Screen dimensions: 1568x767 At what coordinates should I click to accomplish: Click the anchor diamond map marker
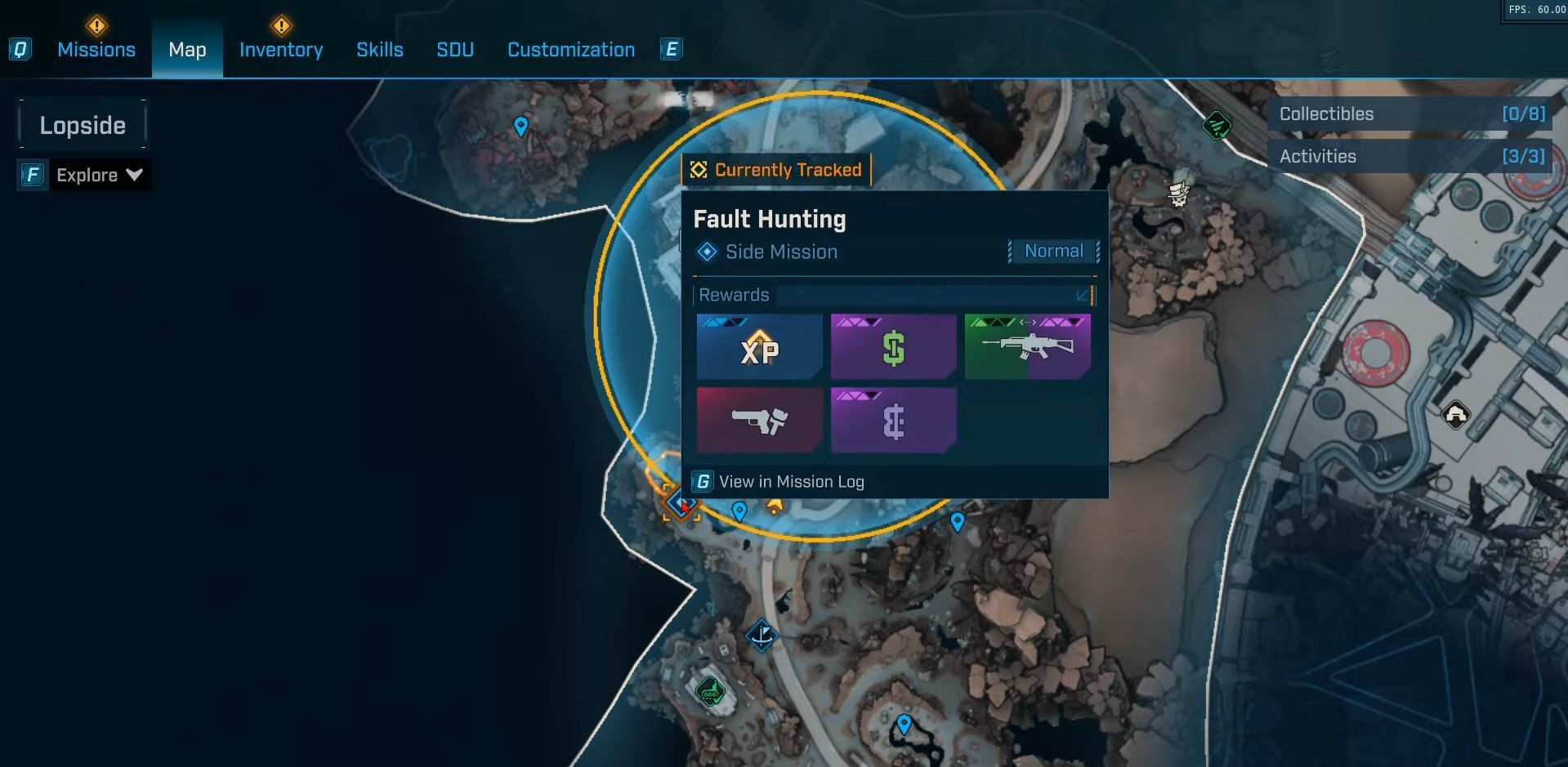point(762,635)
